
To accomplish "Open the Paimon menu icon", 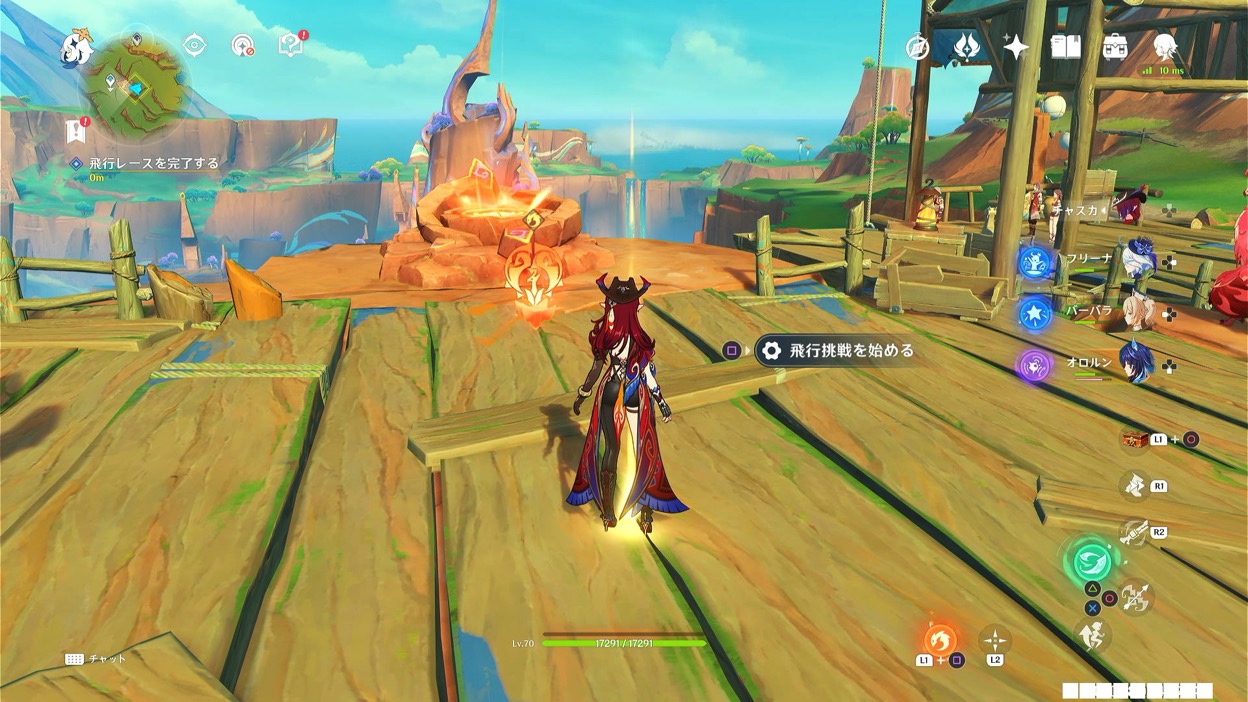I will pos(77,48).
